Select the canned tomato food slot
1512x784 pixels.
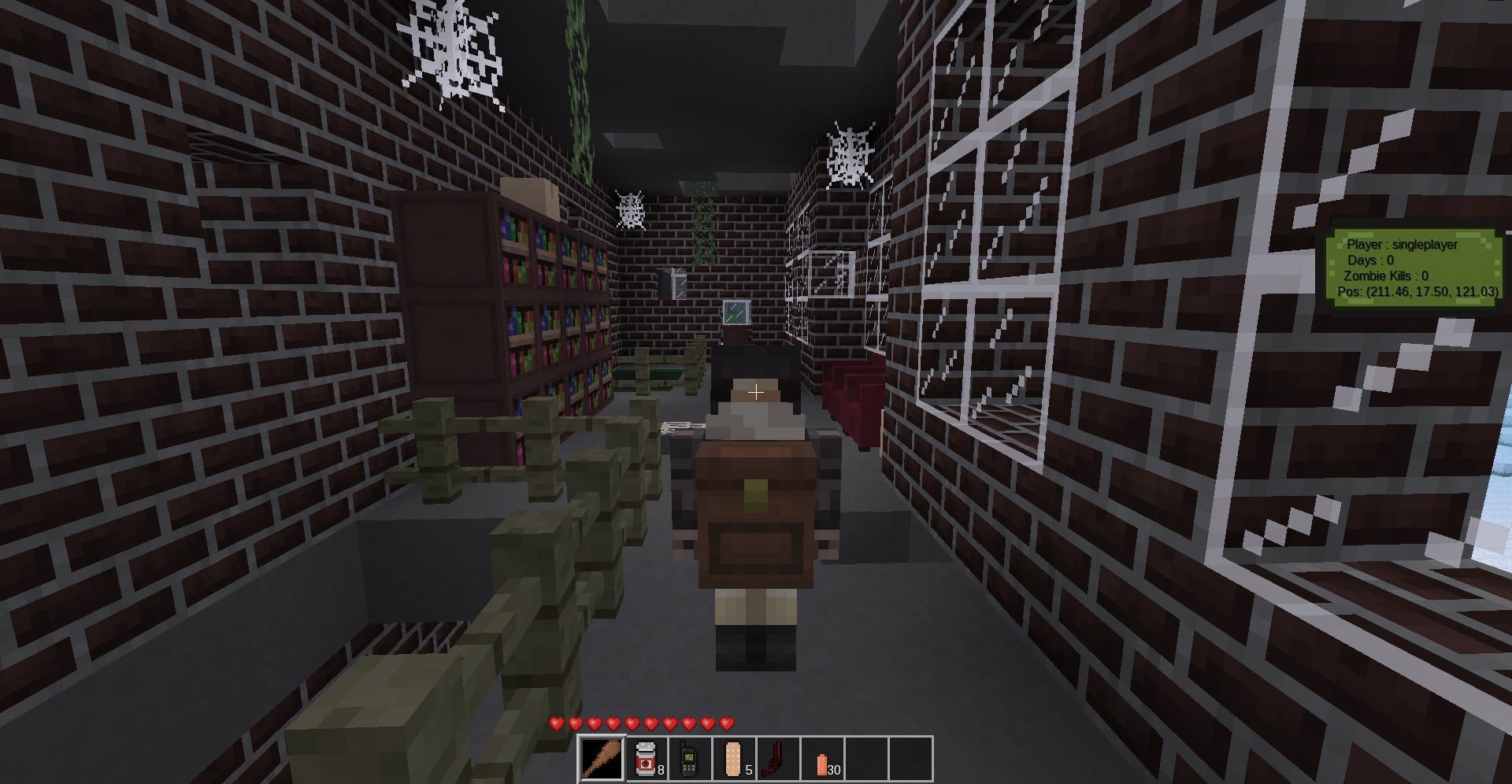tap(647, 758)
